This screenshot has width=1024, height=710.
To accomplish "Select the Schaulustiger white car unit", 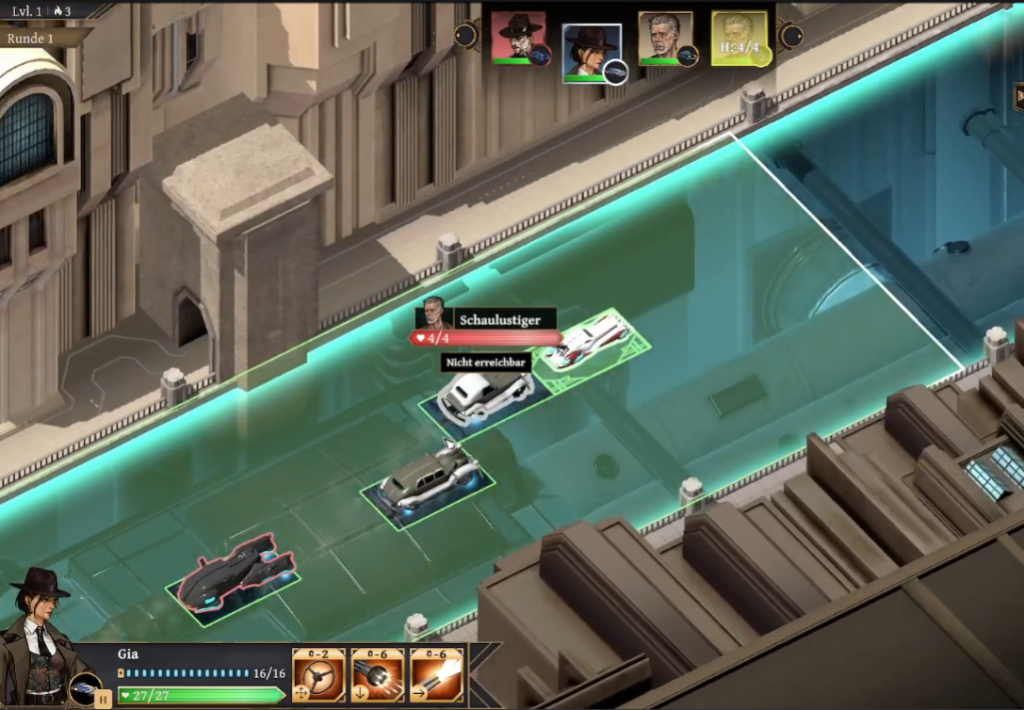I will 484,393.
